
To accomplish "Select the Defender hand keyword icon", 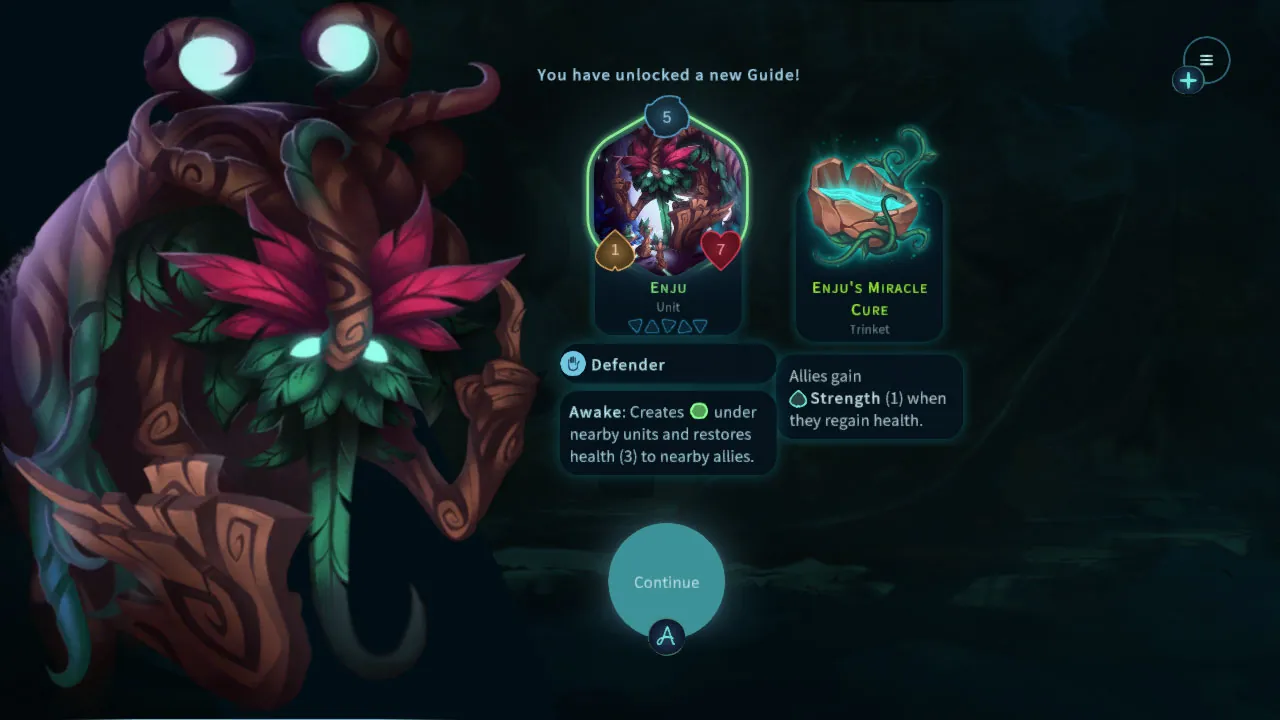I will coord(571,364).
